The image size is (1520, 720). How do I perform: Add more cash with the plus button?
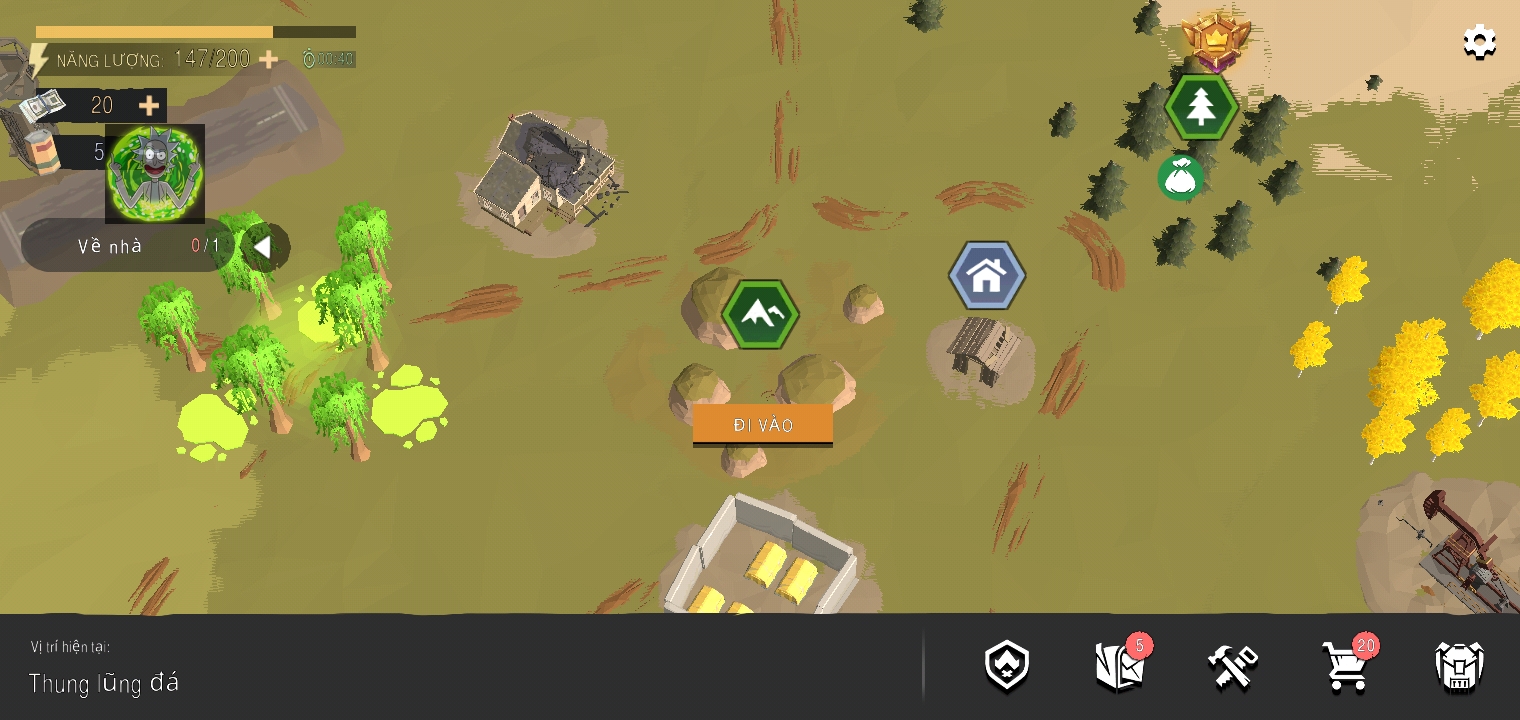tap(148, 105)
